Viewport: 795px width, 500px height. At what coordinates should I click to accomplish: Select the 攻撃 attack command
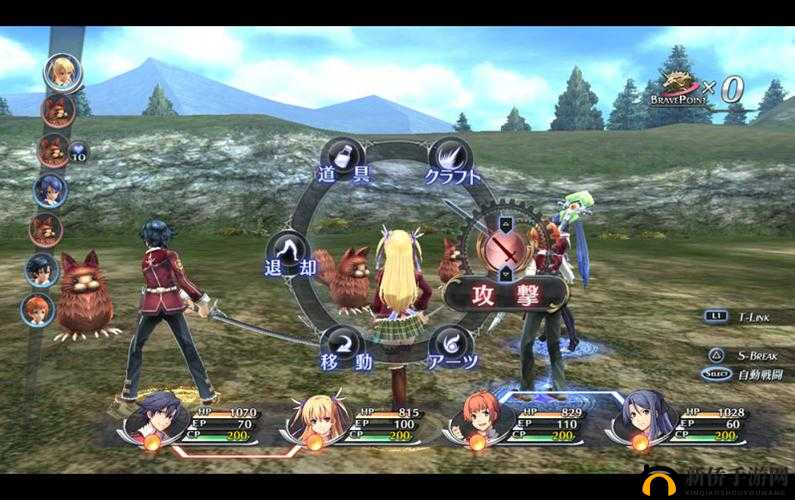pos(505,293)
